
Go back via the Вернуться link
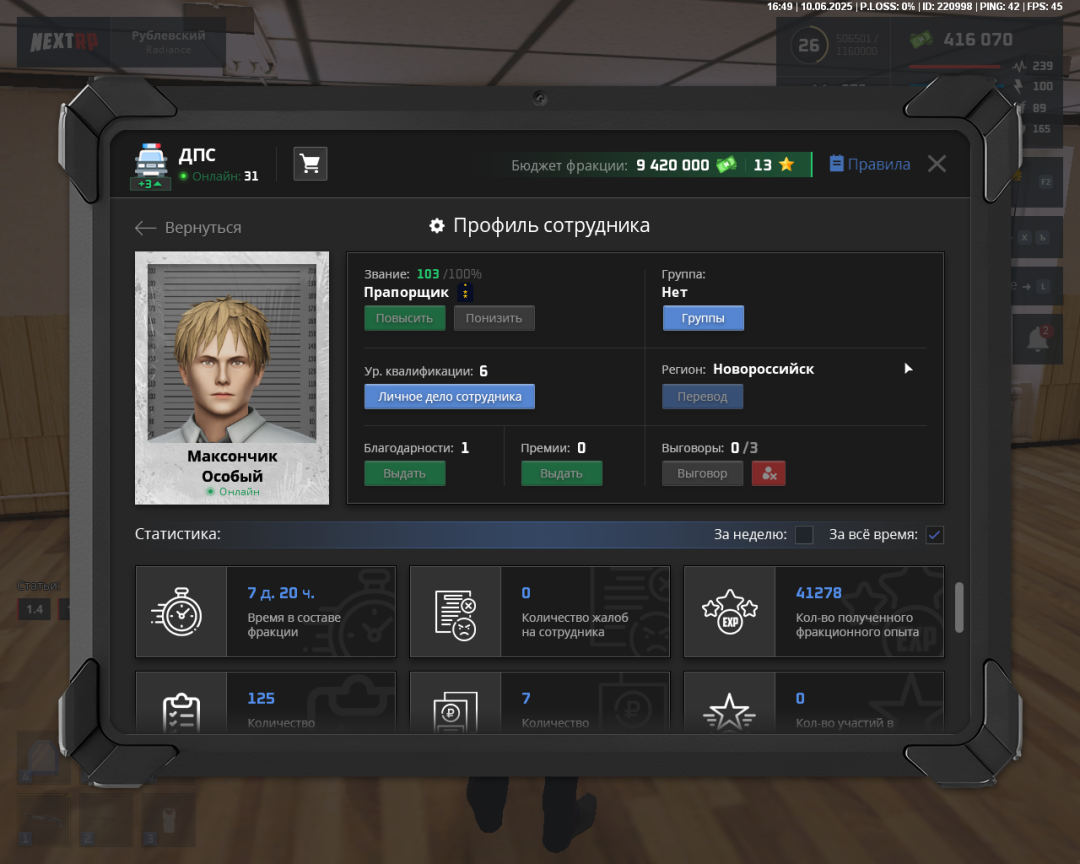[189, 228]
